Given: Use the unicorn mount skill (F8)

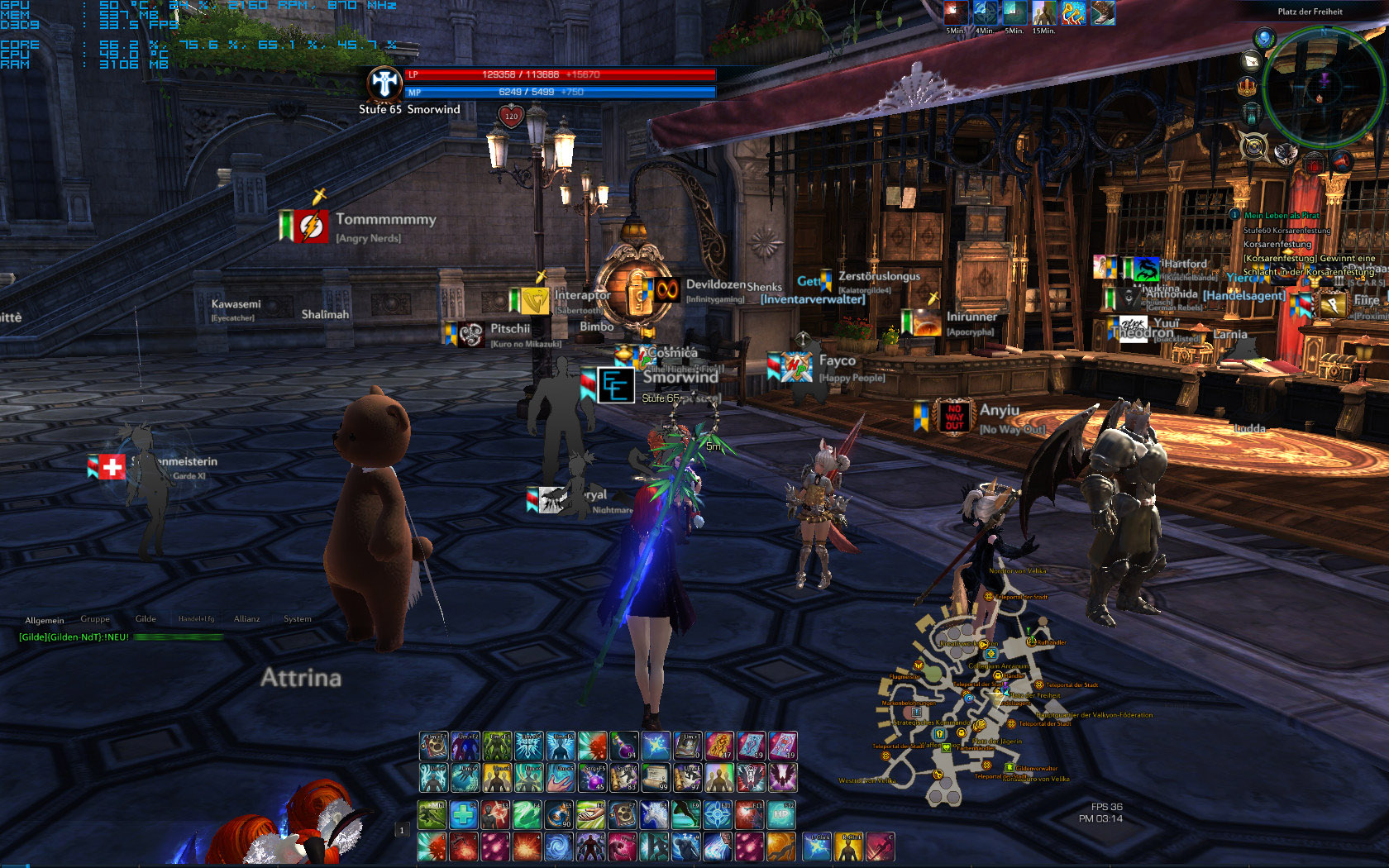Looking at the screenshot, I should [654, 815].
